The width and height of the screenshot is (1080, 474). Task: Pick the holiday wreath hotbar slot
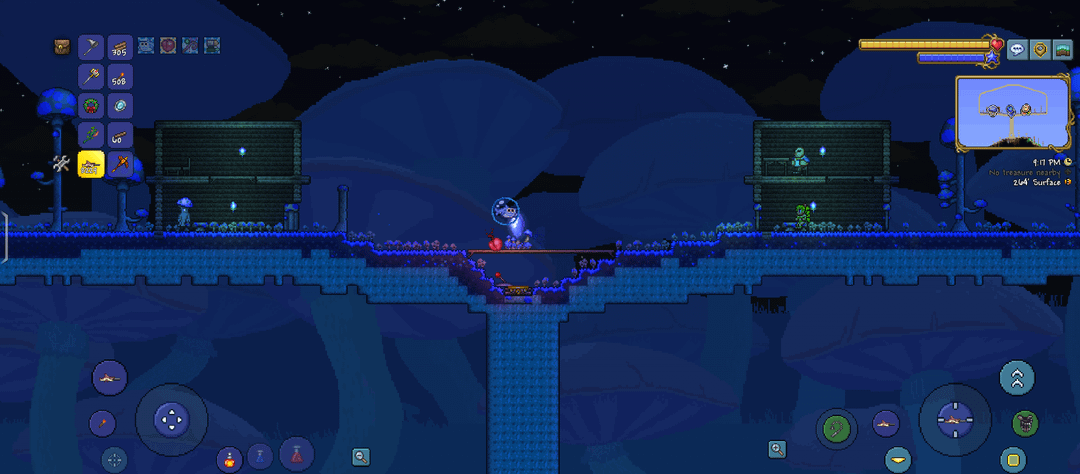point(91,105)
